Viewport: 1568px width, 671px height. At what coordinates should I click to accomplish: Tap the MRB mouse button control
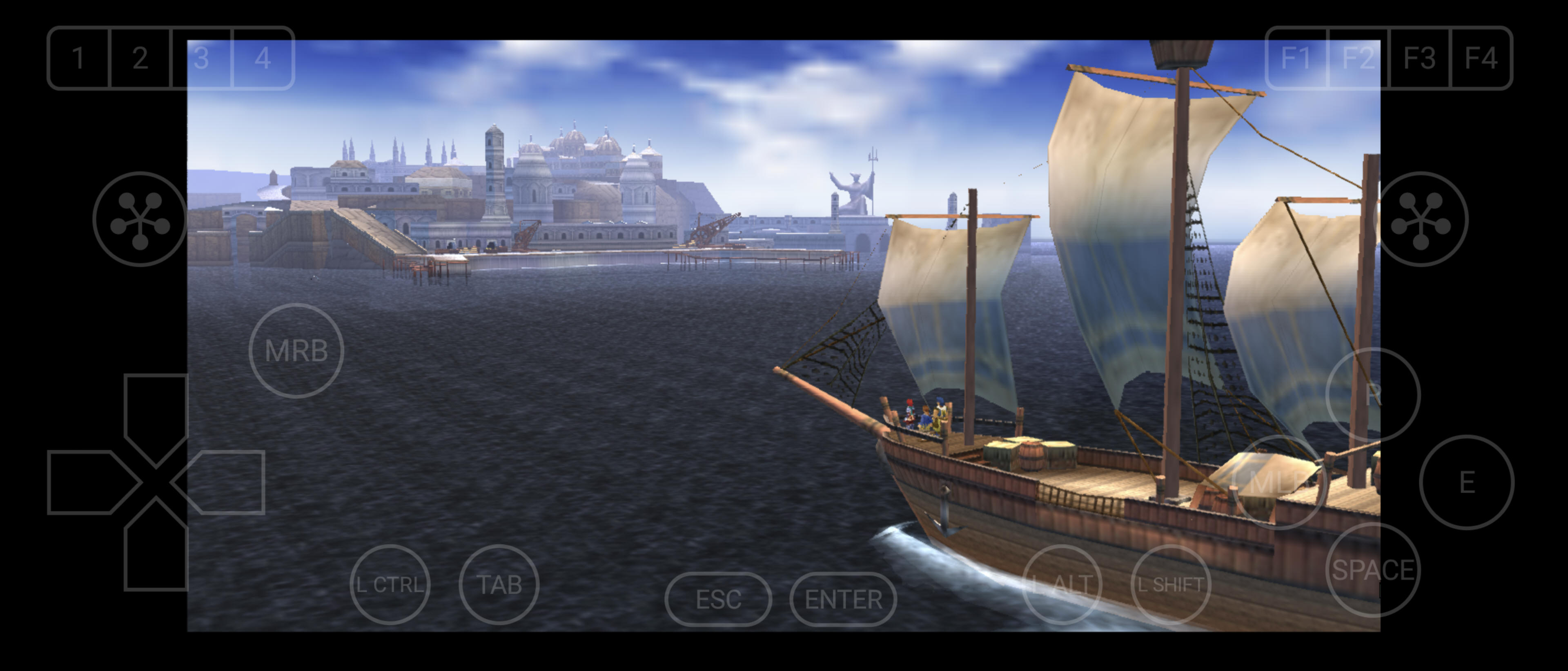point(296,351)
